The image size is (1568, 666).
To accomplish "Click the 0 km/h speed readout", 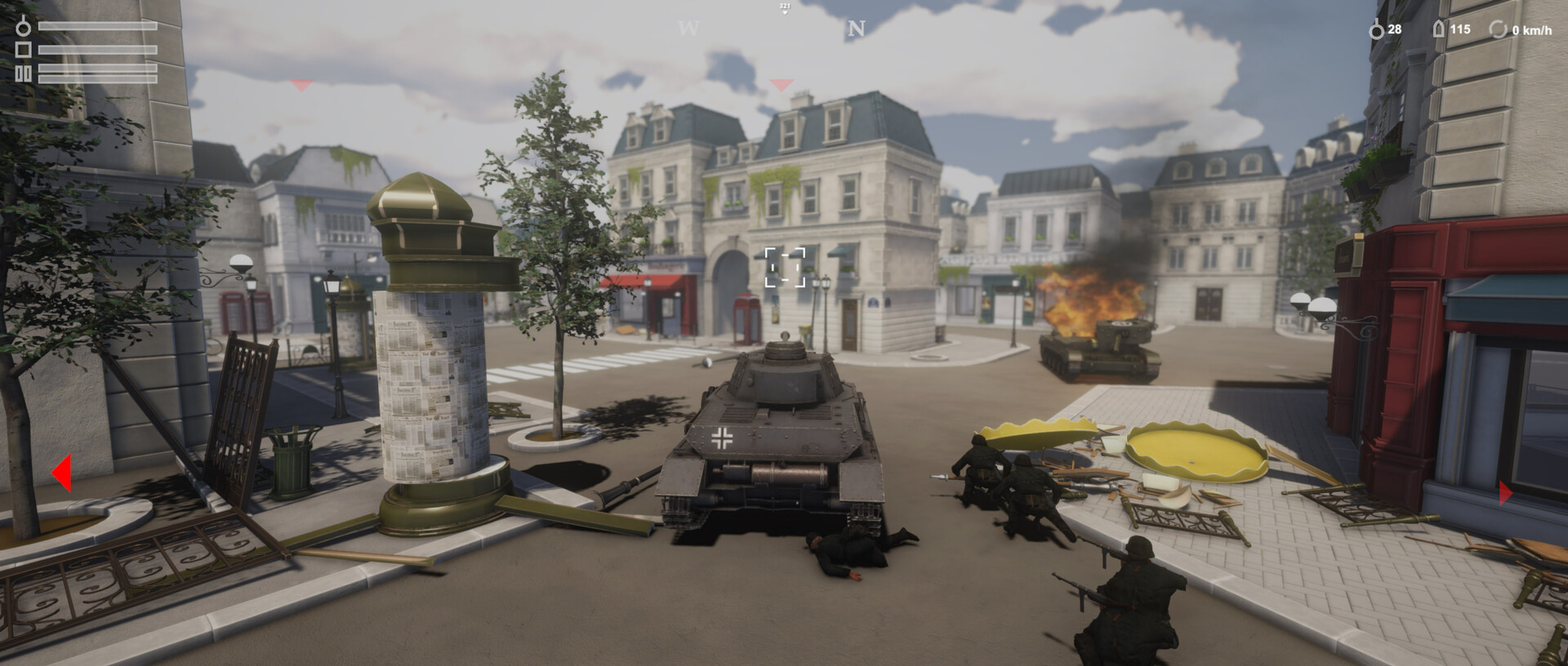I will click(1532, 30).
